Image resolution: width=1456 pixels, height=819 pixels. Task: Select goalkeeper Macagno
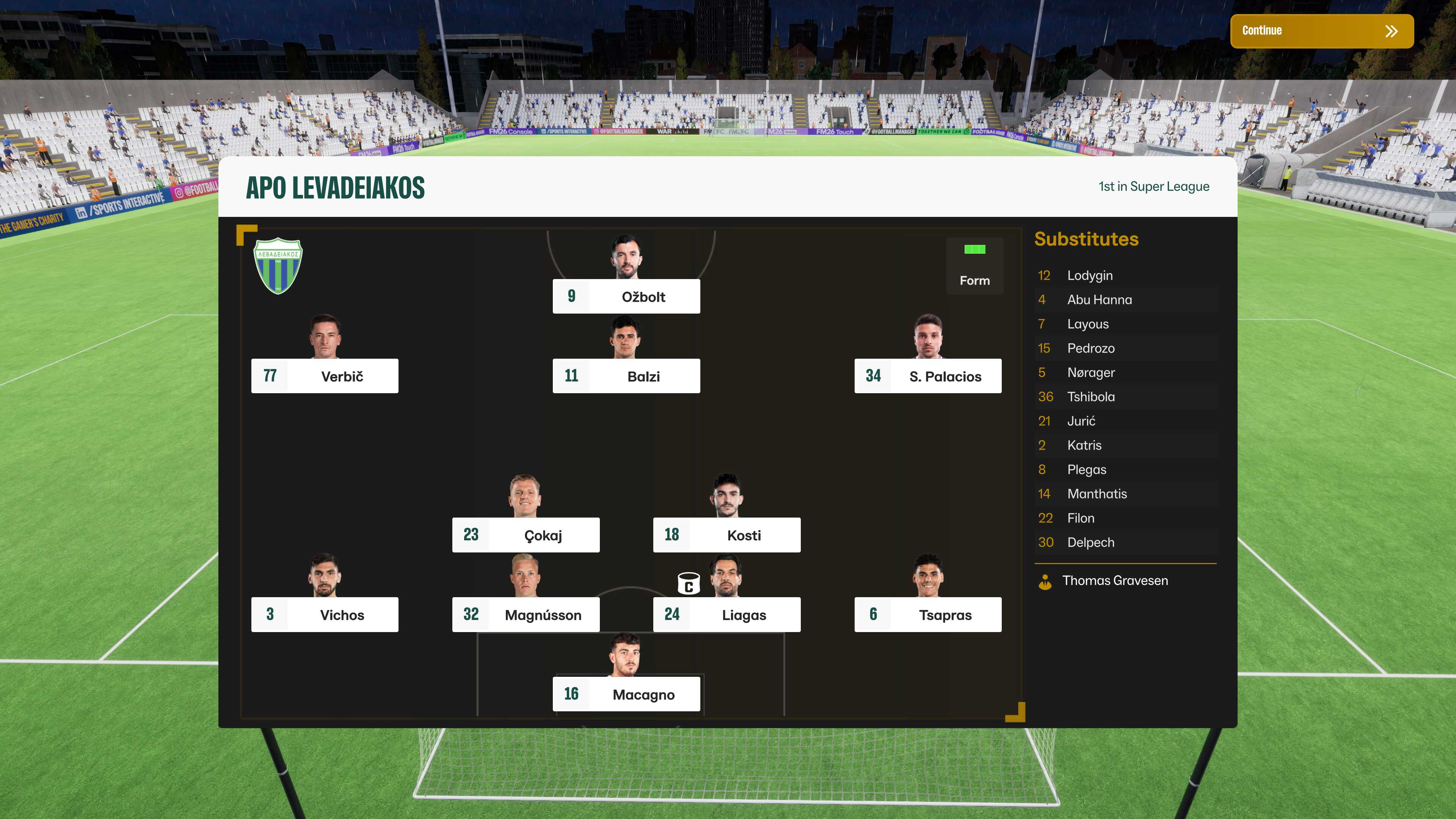[x=626, y=694]
